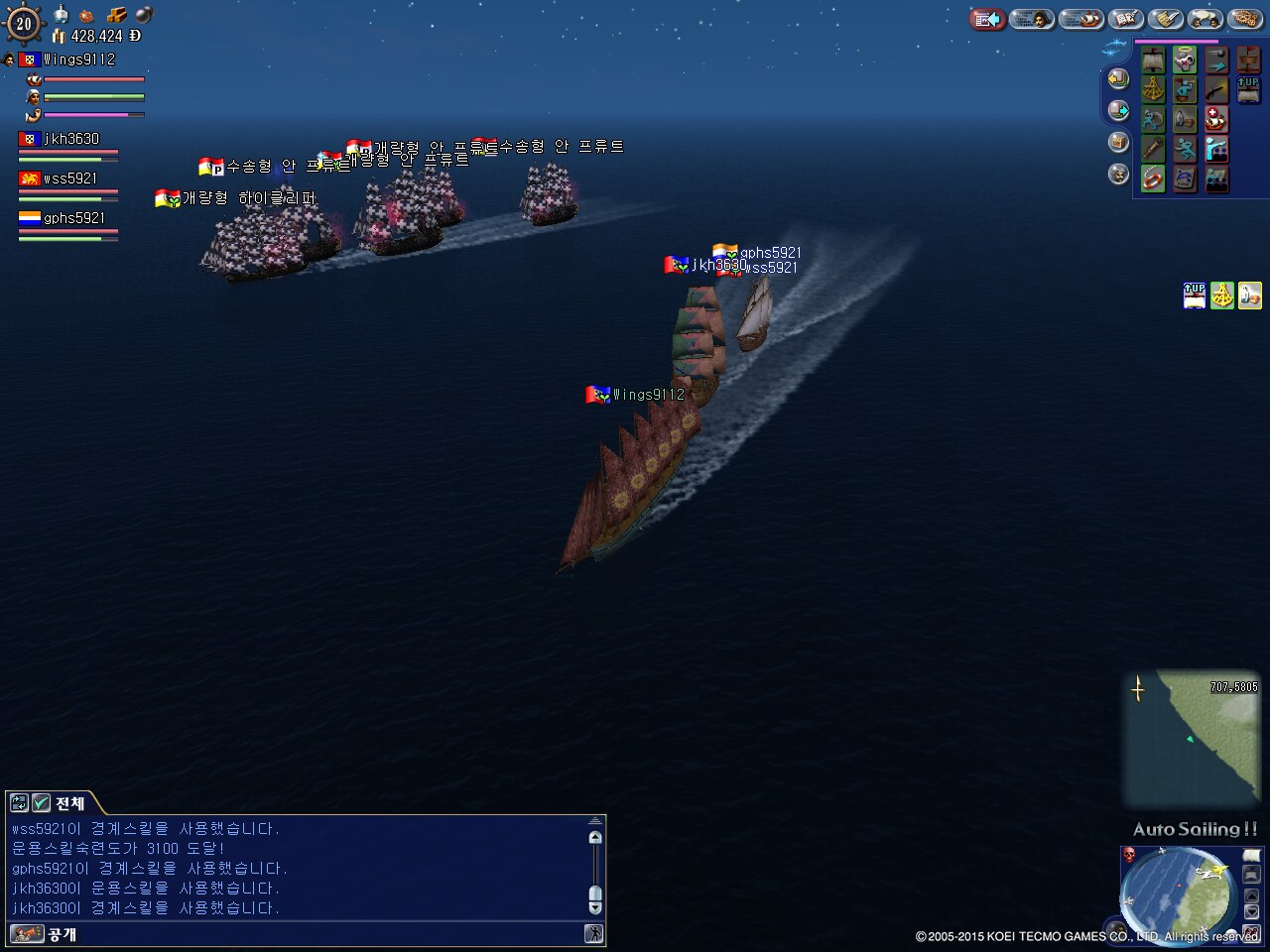The width and height of the screenshot is (1270, 952).
Task: Select party member jkh3630 in the list
Action: [69, 140]
